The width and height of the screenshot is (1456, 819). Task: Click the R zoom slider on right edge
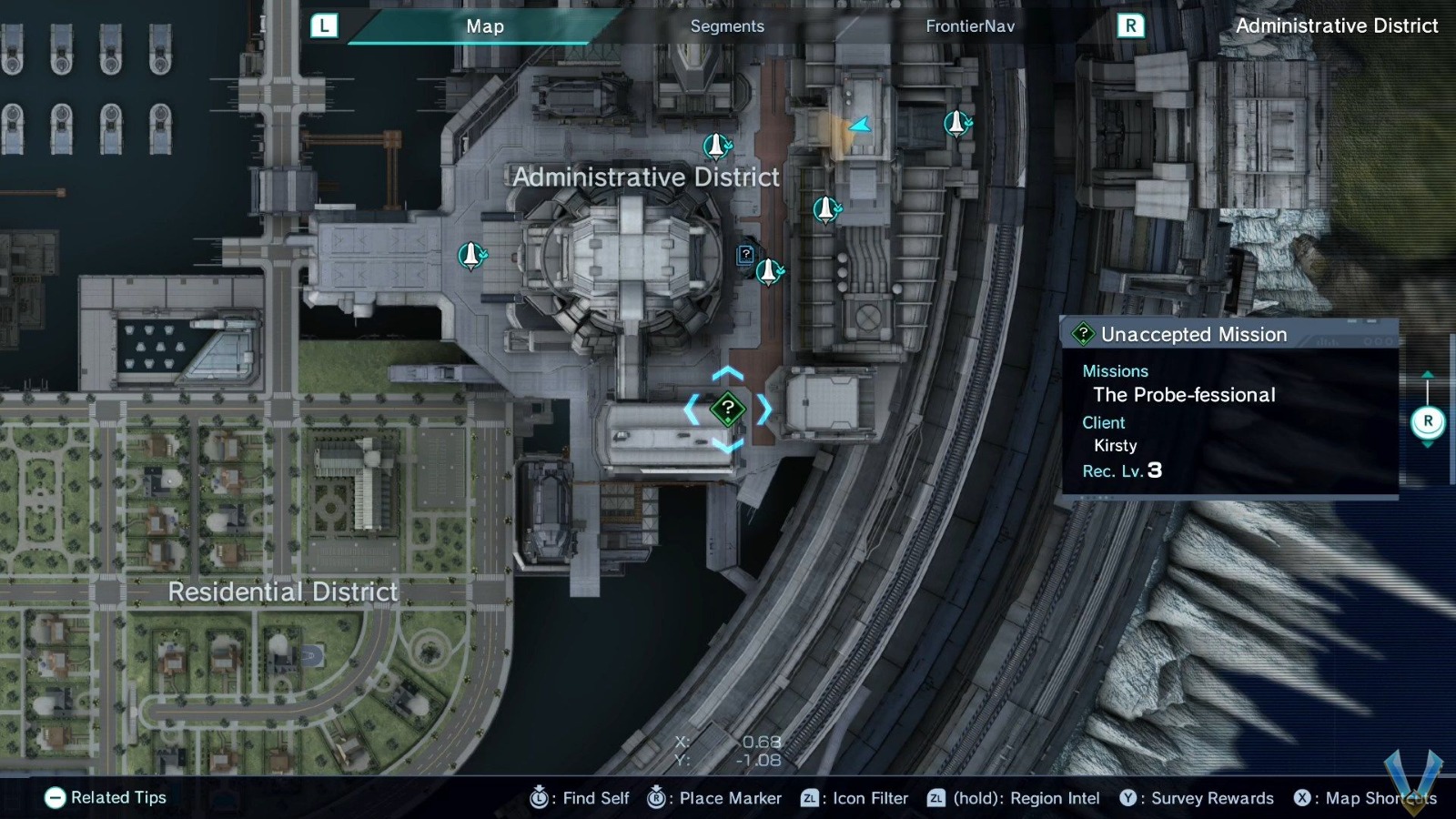point(1429,420)
